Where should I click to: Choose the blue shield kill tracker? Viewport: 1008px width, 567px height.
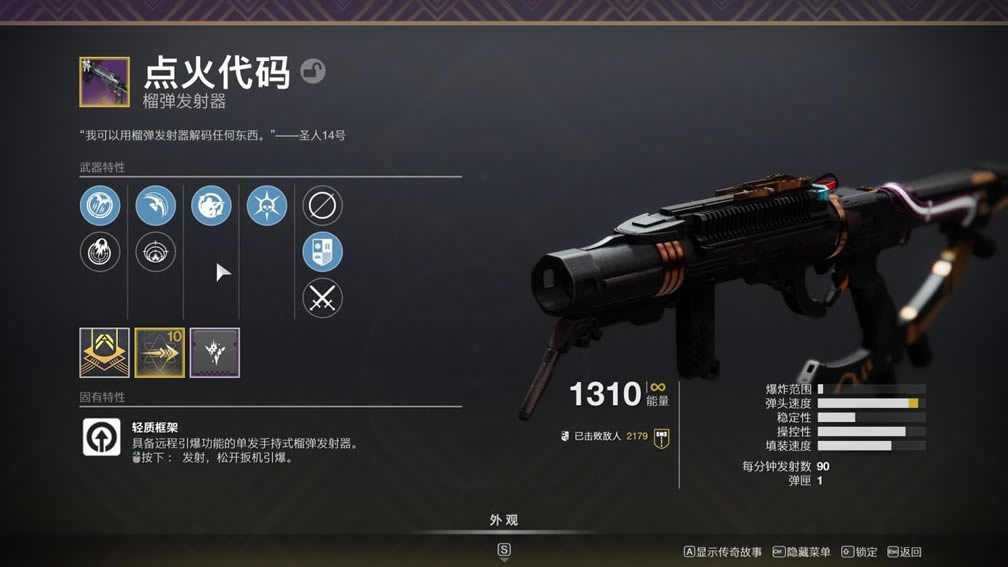[x=322, y=252]
